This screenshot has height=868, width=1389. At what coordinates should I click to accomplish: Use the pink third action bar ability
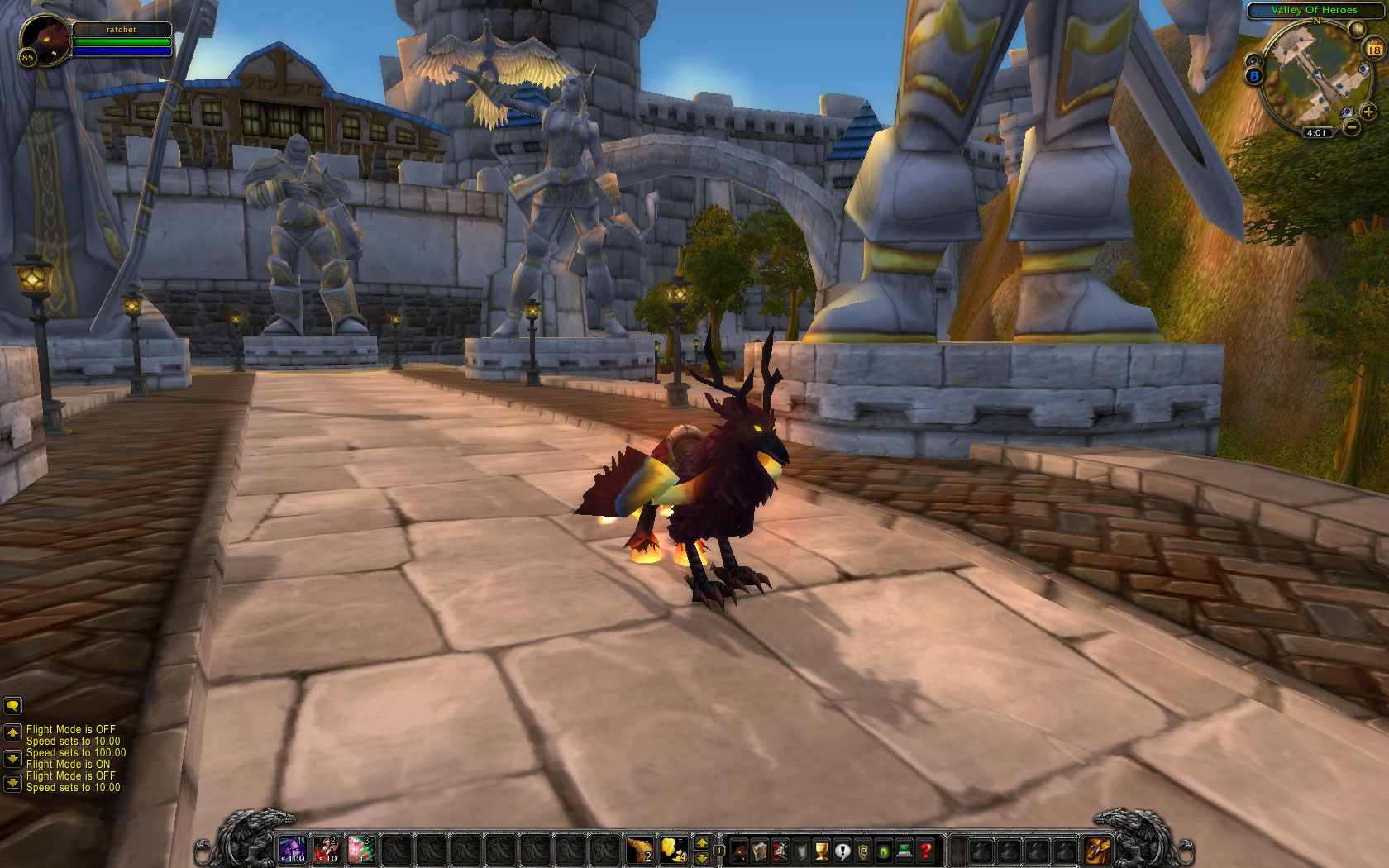pyautogui.click(x=361, y=849)
